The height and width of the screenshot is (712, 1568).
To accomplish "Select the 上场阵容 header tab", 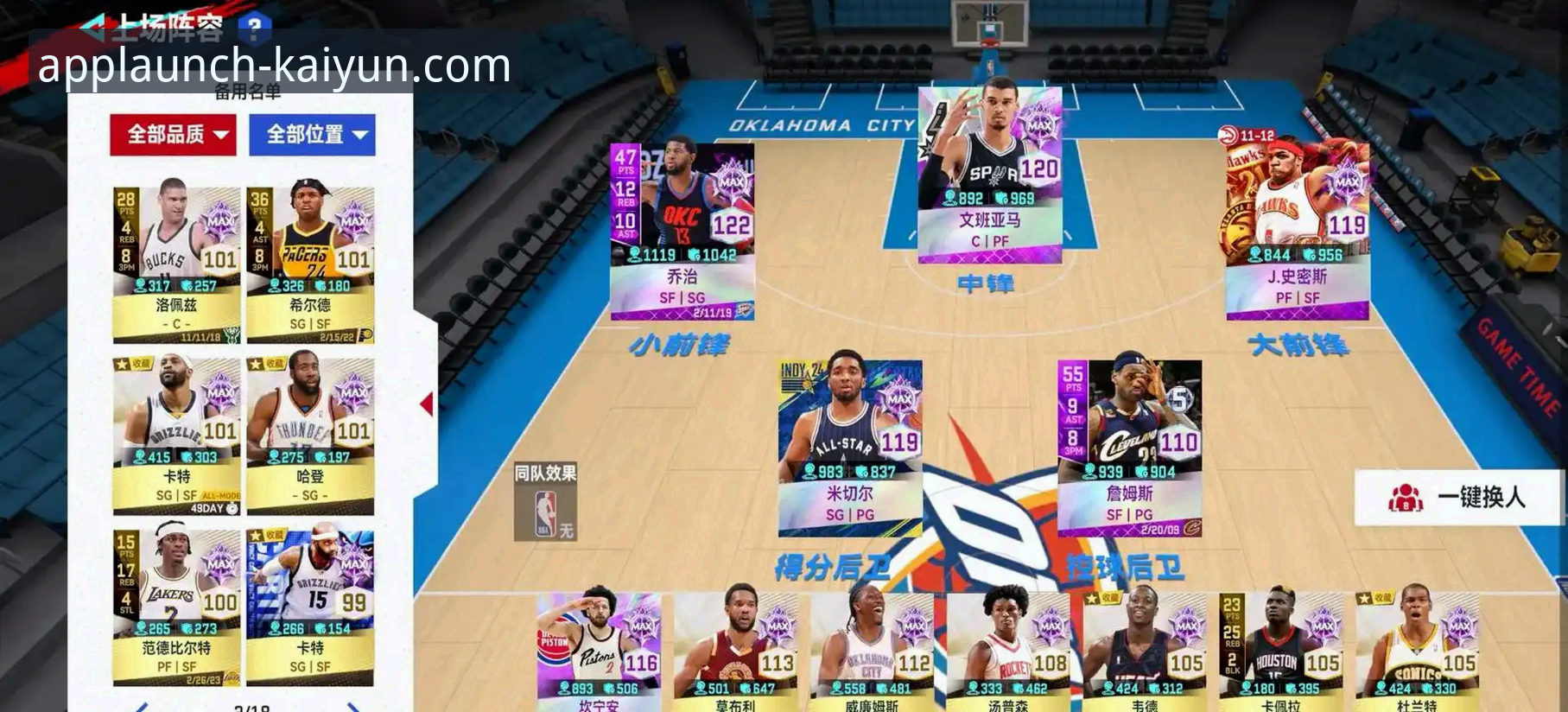I will pyautogui.click(x=168, y=24).
